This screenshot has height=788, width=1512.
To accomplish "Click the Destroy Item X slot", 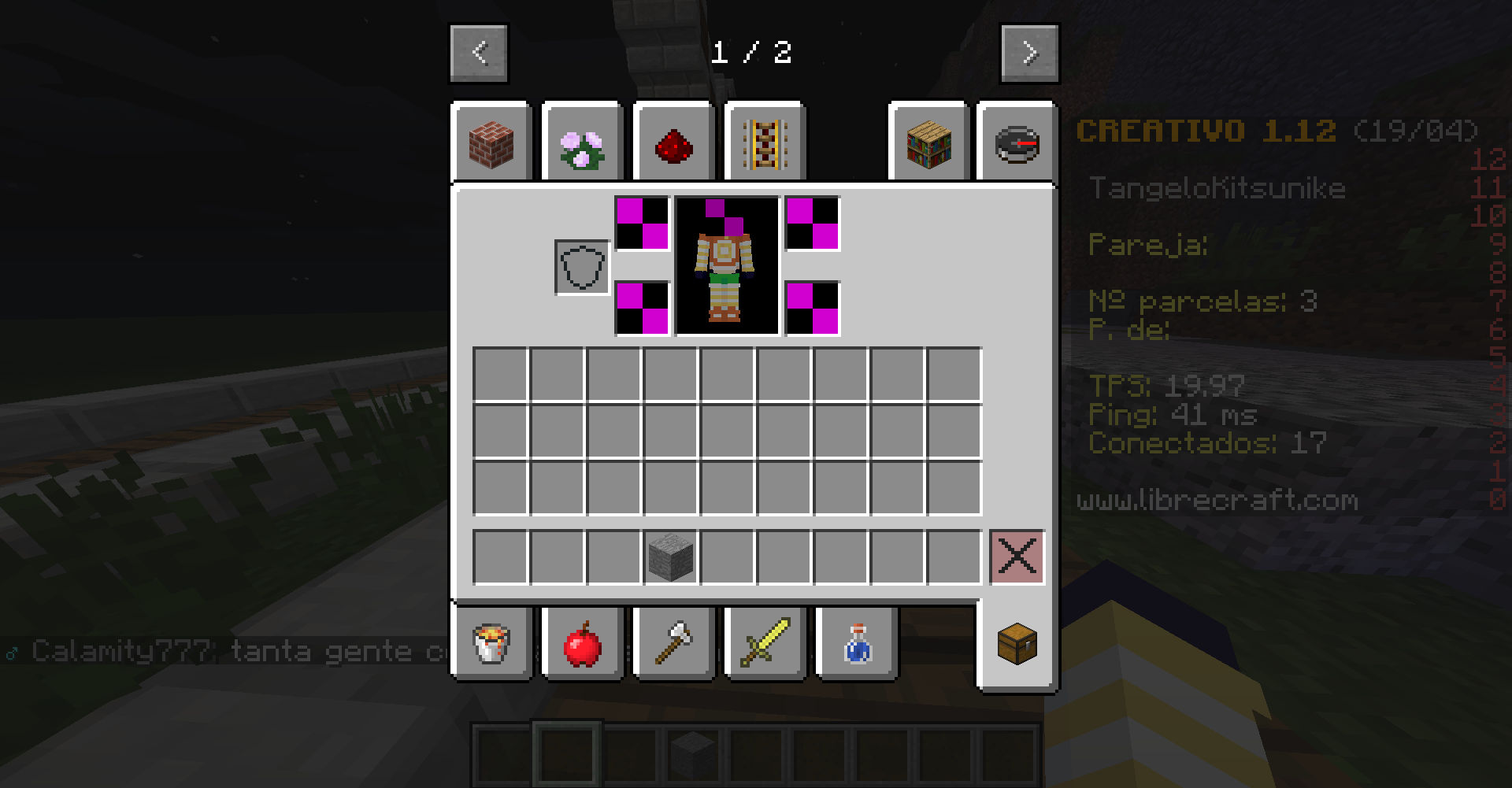I will (1017, 557).
